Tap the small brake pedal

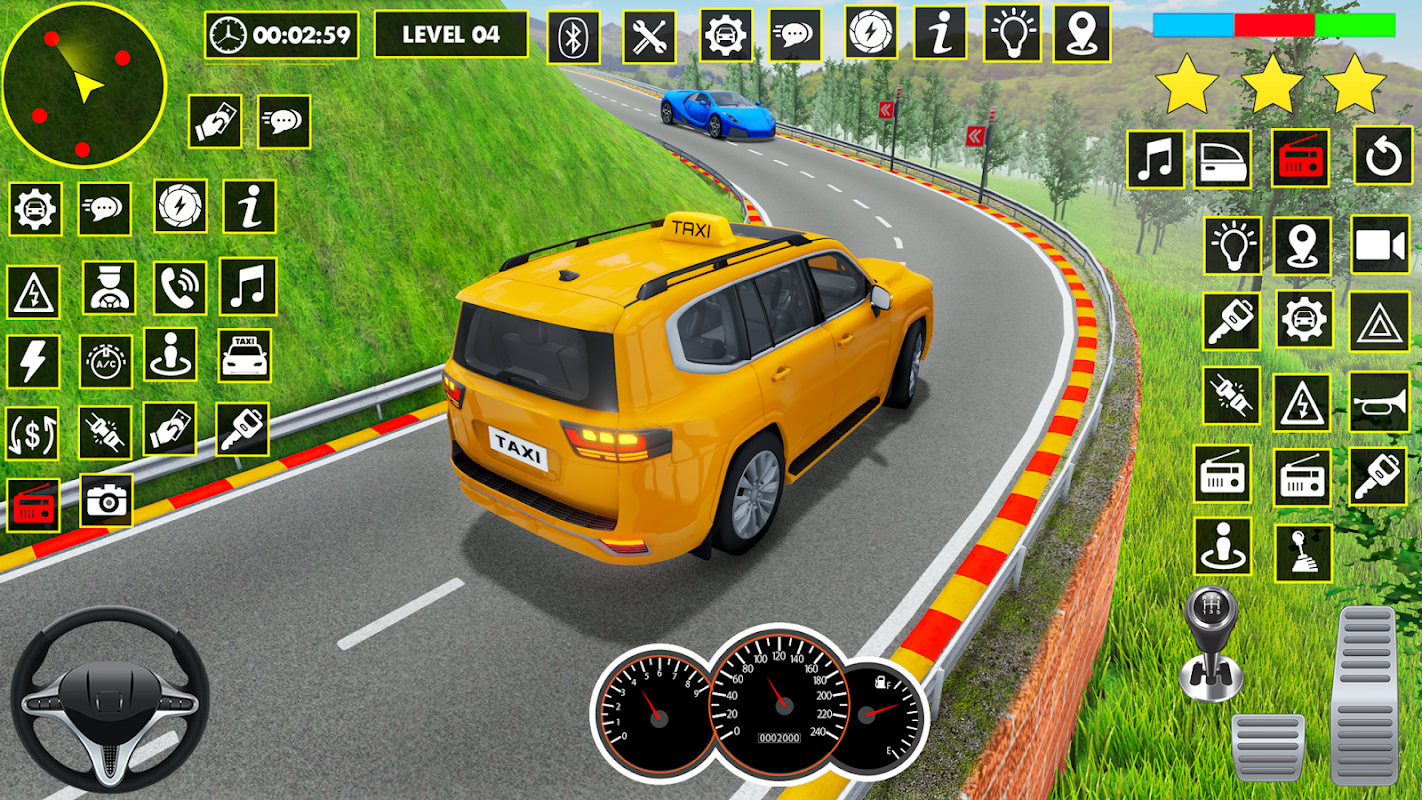tap(1267, 747)
